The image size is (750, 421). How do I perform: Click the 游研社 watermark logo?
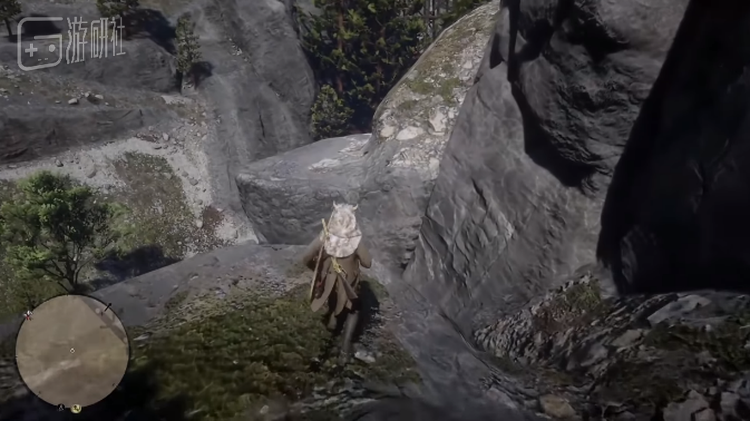(x=71, y=43)
